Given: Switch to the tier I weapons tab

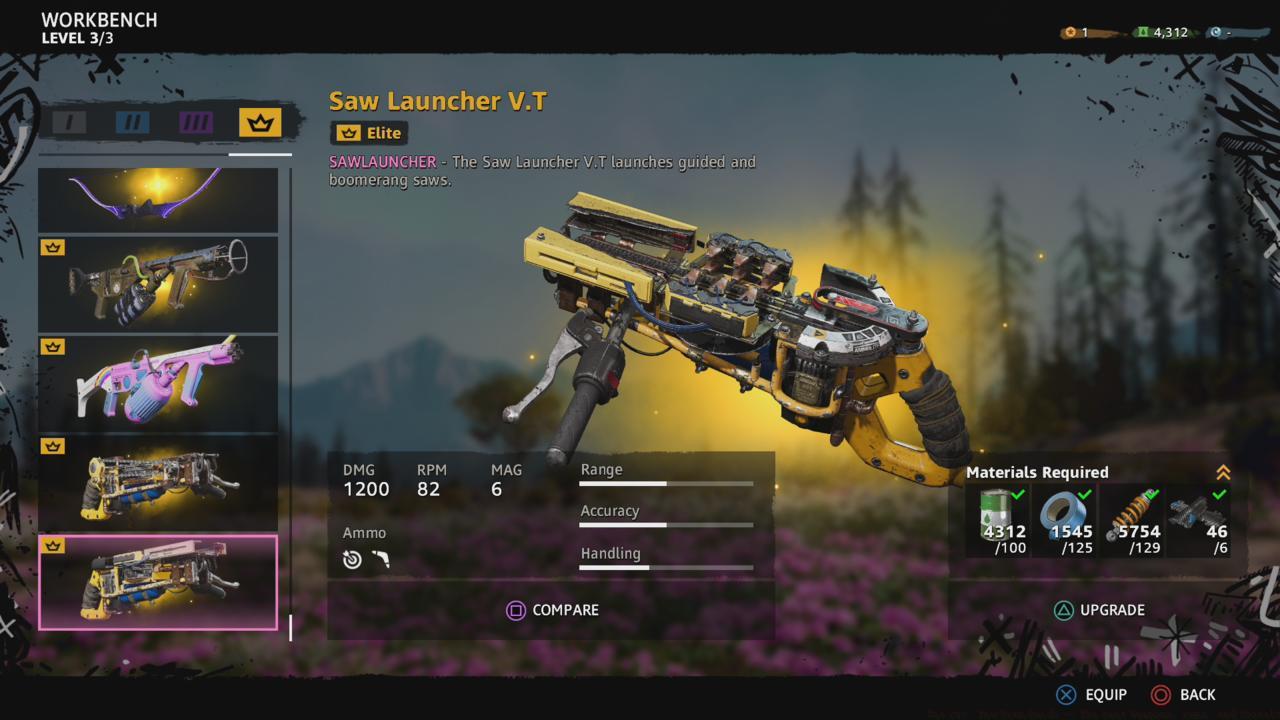Looking at the screenshot, I should (x=70, y=123).
